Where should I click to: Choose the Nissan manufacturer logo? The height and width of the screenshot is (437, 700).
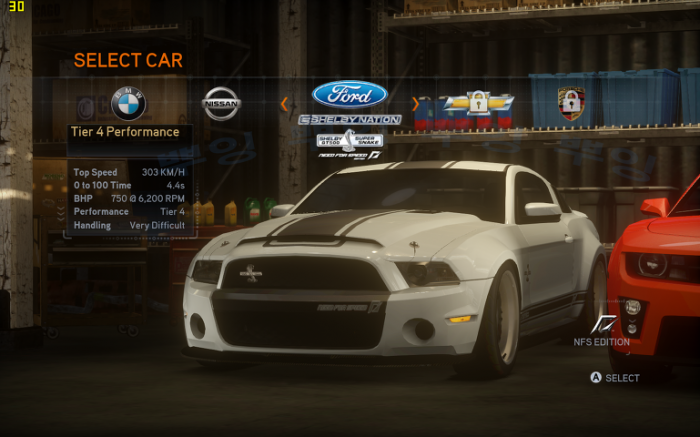[x=221, y=103]
